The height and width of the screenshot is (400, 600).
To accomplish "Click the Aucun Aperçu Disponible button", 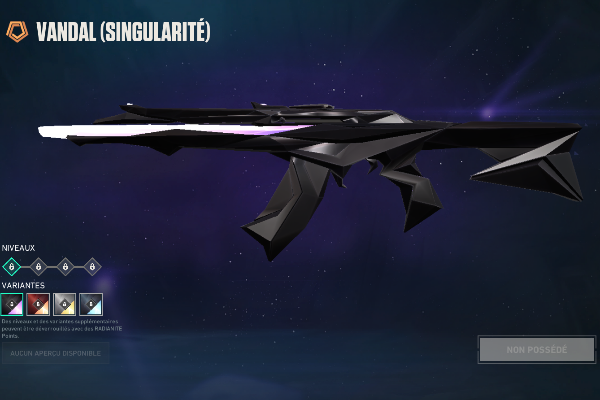I will coord(55,353).
